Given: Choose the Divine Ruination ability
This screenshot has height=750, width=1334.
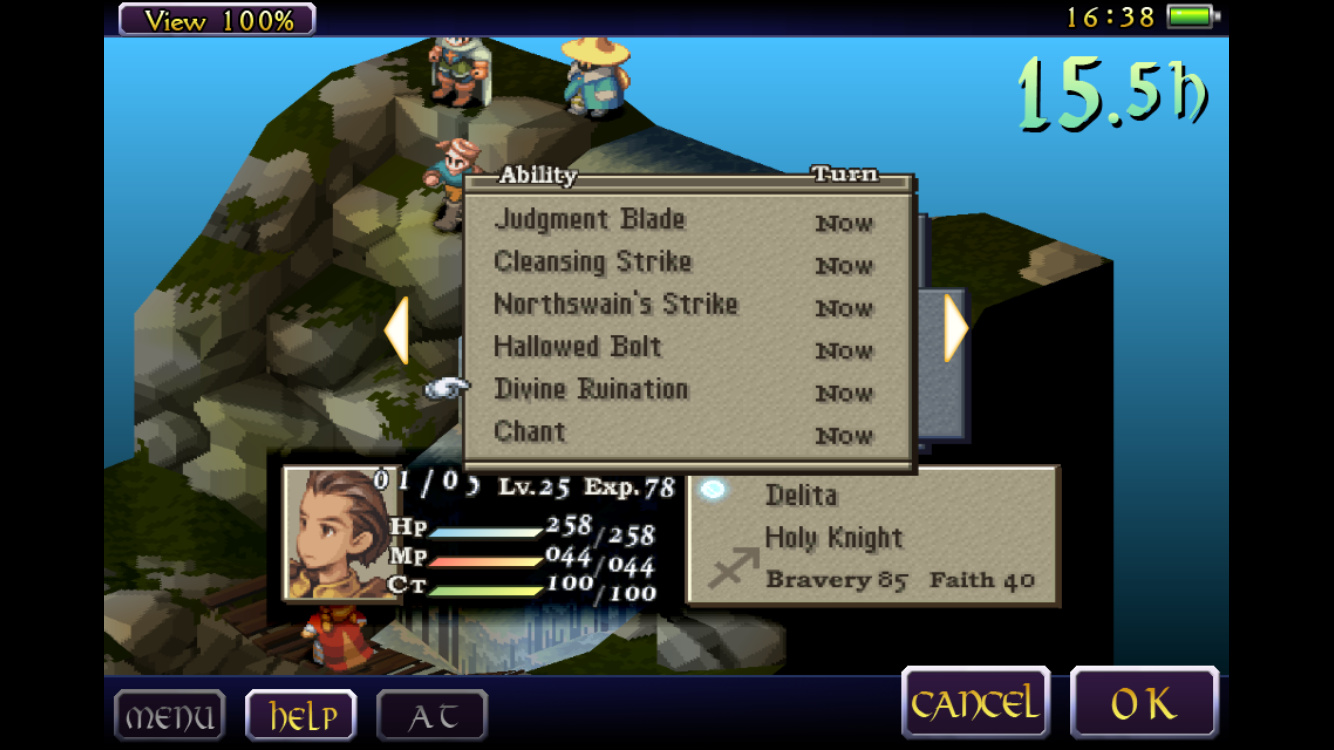Looking at the screenshot, I should point(591,390).
